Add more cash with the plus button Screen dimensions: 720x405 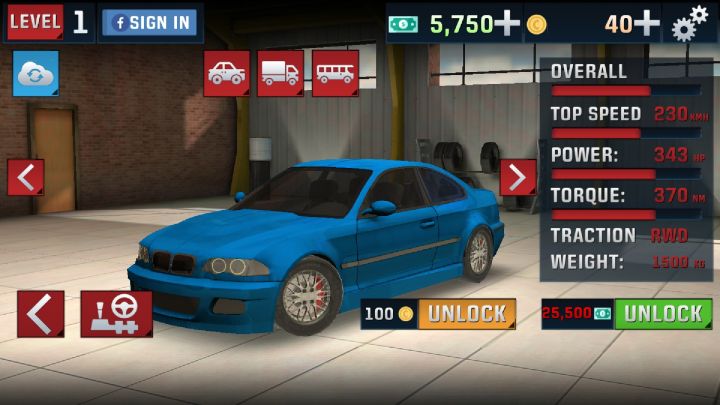click(x=507, y=23)
